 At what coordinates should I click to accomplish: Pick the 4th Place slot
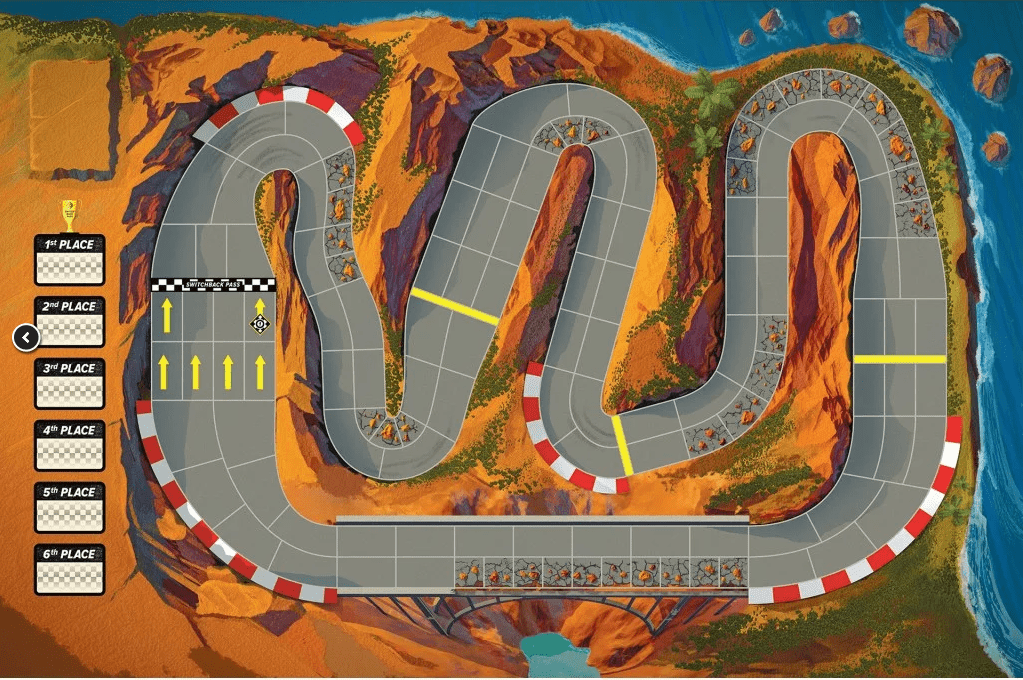70,446
